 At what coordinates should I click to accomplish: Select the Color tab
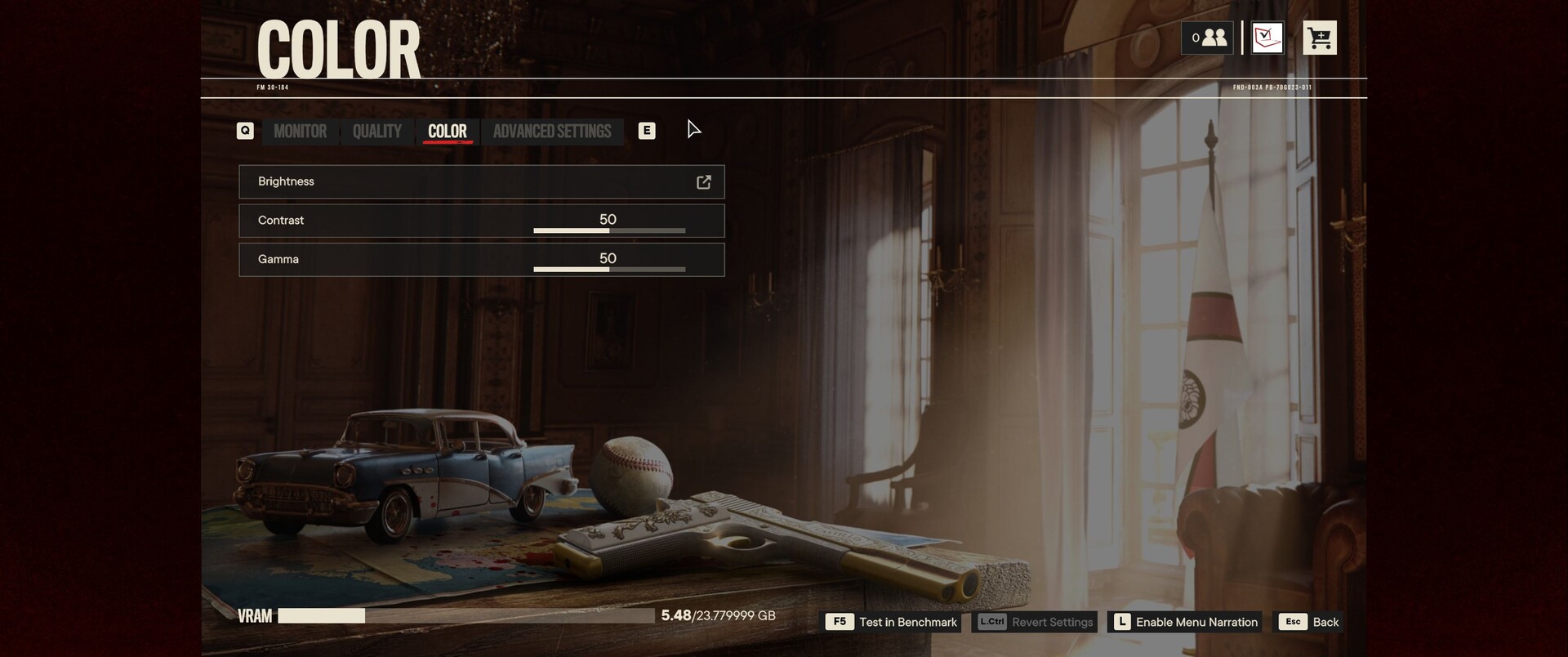click(x=448, y=132)
